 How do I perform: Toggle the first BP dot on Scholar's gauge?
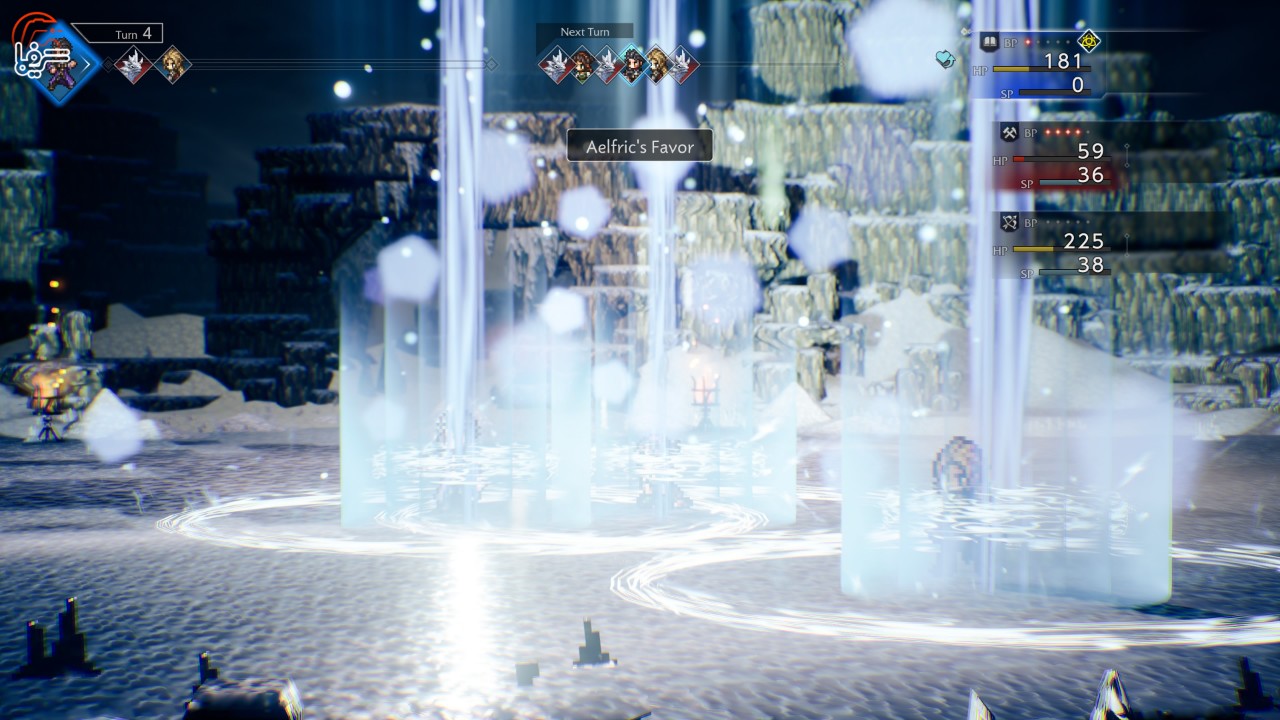tap(1026, 42)
